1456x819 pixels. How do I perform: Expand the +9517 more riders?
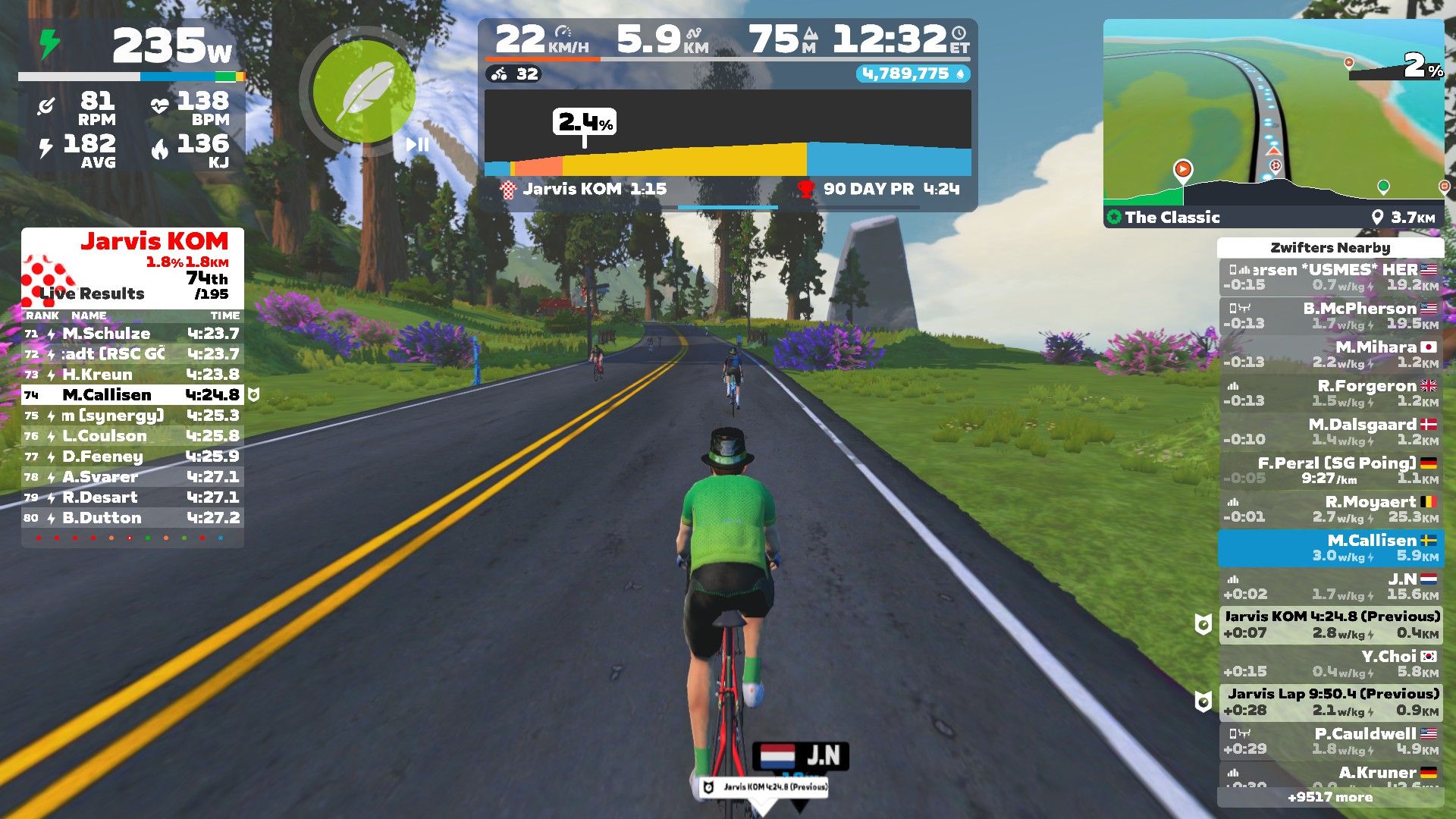pyautogui.click(x=1330, y=797)
